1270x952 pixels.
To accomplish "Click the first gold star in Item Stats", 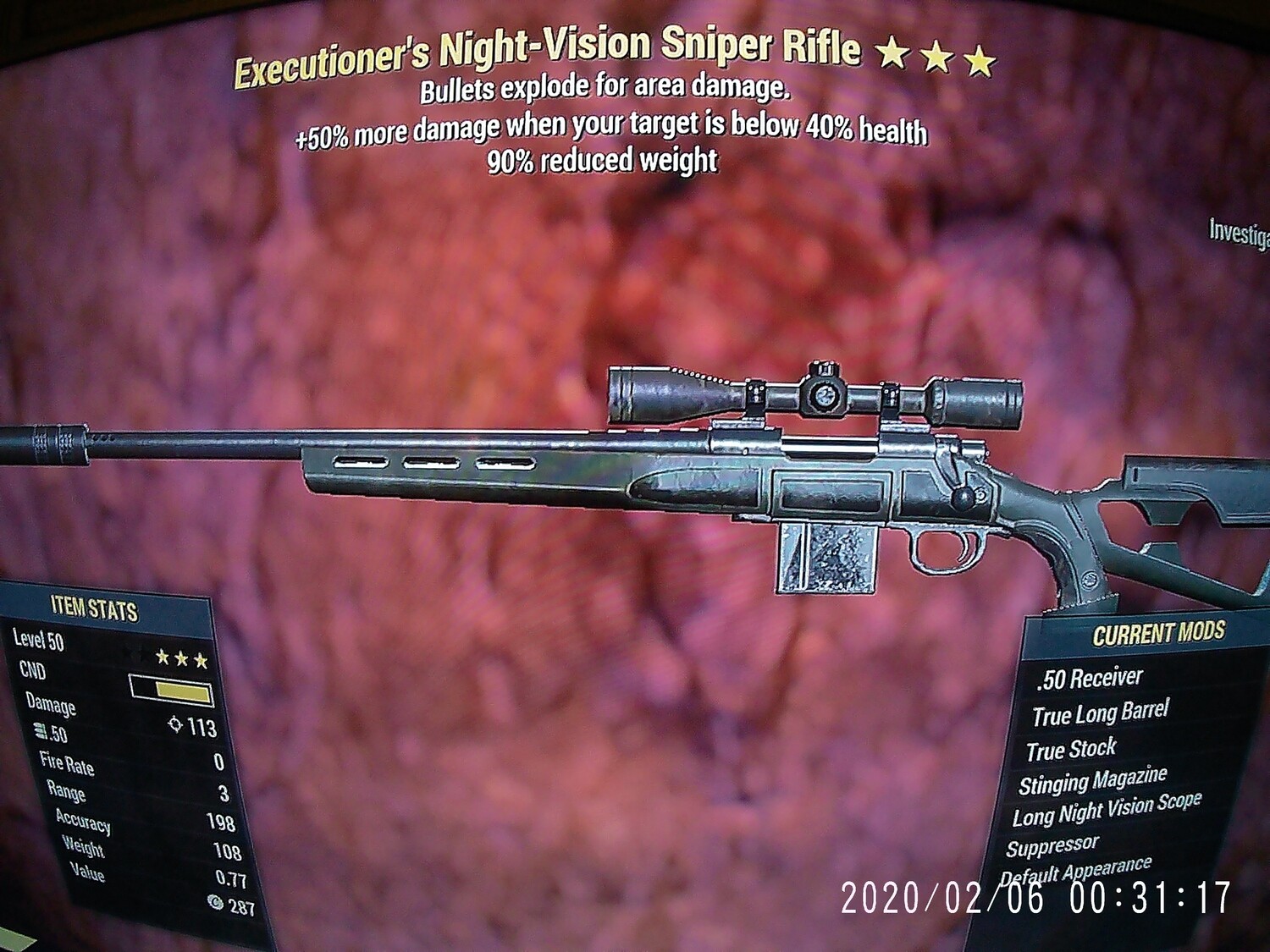I will tap(162, 658).
